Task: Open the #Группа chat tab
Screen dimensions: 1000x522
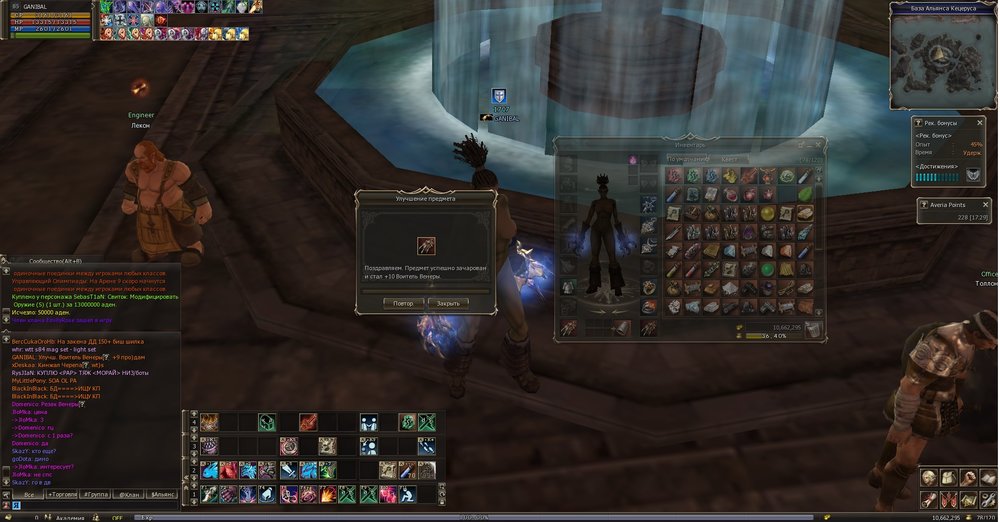Action: 97,494
